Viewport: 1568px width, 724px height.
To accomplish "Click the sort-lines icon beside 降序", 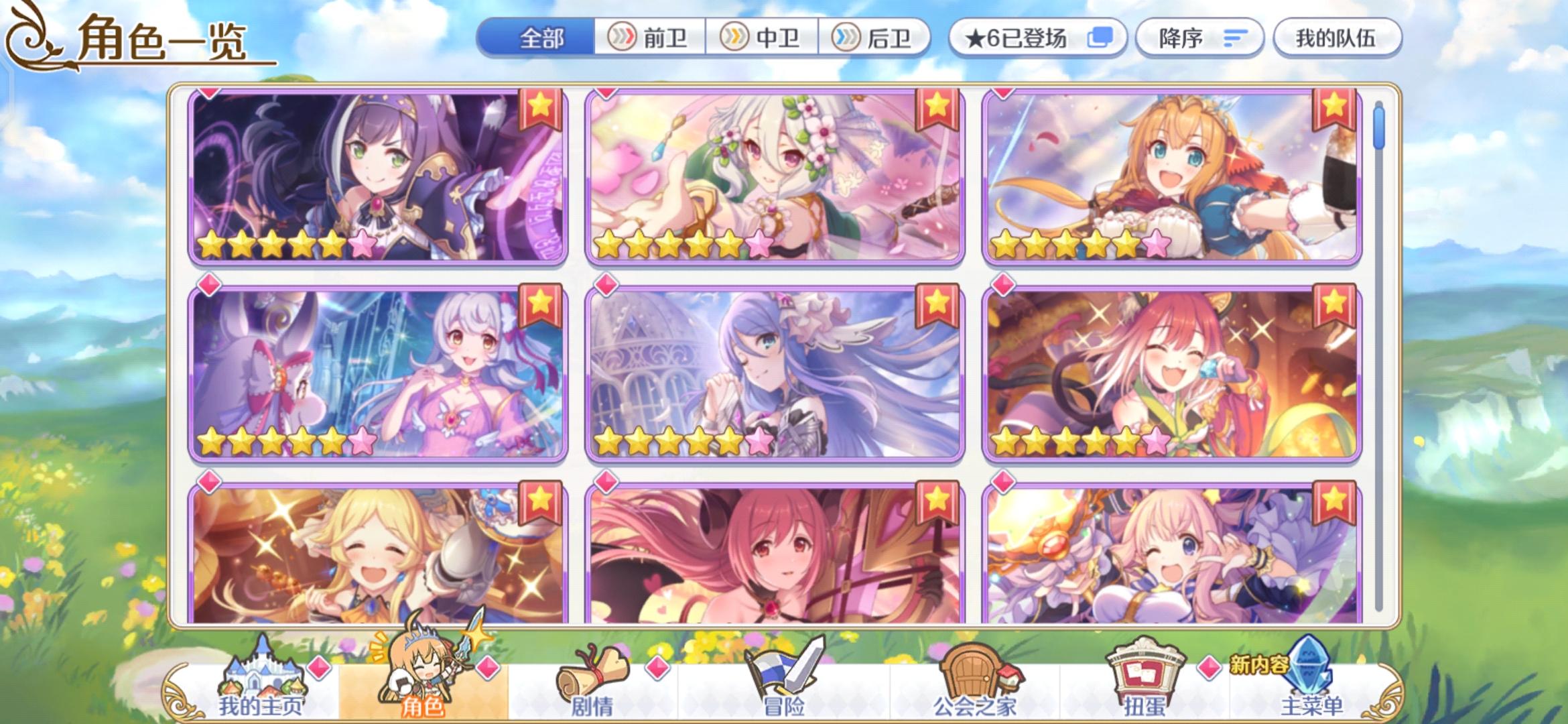I will (1236, 38).
